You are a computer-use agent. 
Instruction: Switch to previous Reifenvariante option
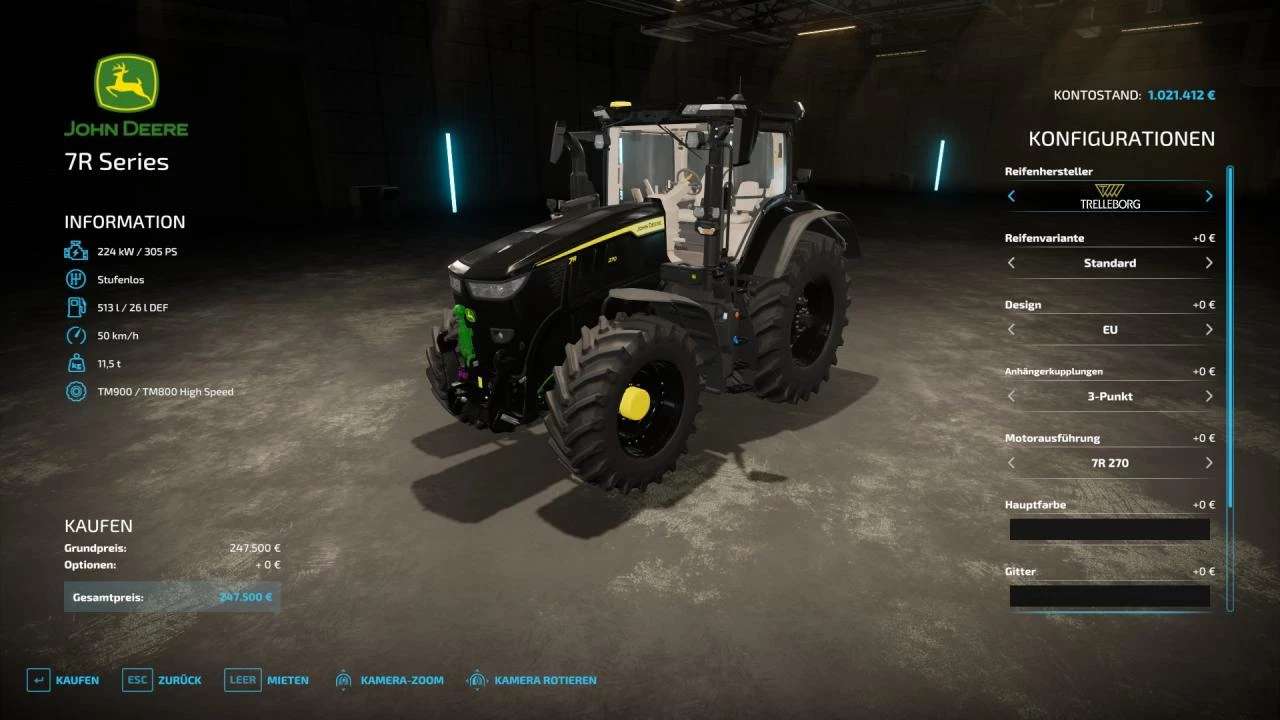(1011, 263)
